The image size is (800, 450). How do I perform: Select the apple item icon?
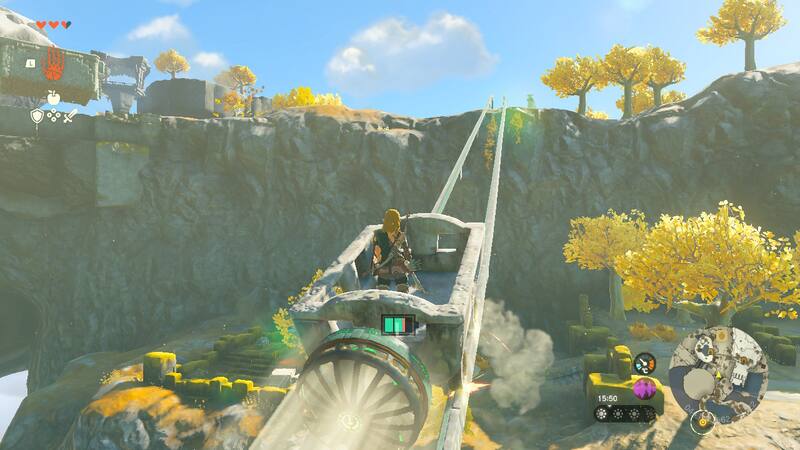[53, 98]
